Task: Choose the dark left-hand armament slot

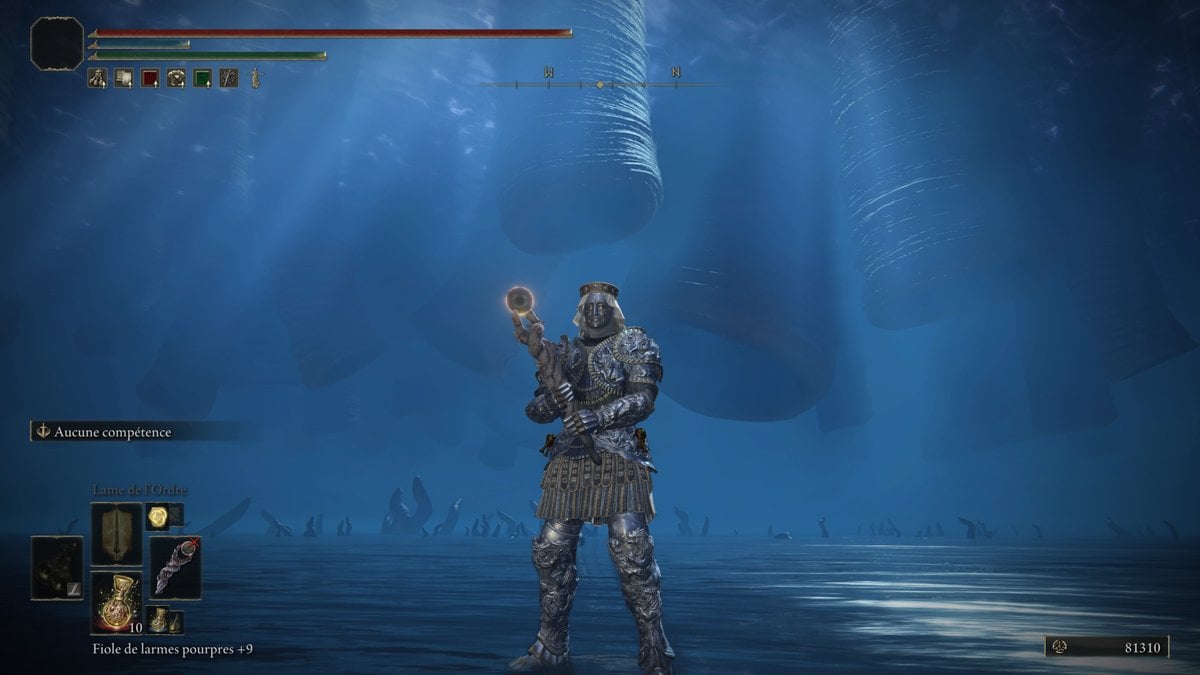Action: click(x=57, y=568)
